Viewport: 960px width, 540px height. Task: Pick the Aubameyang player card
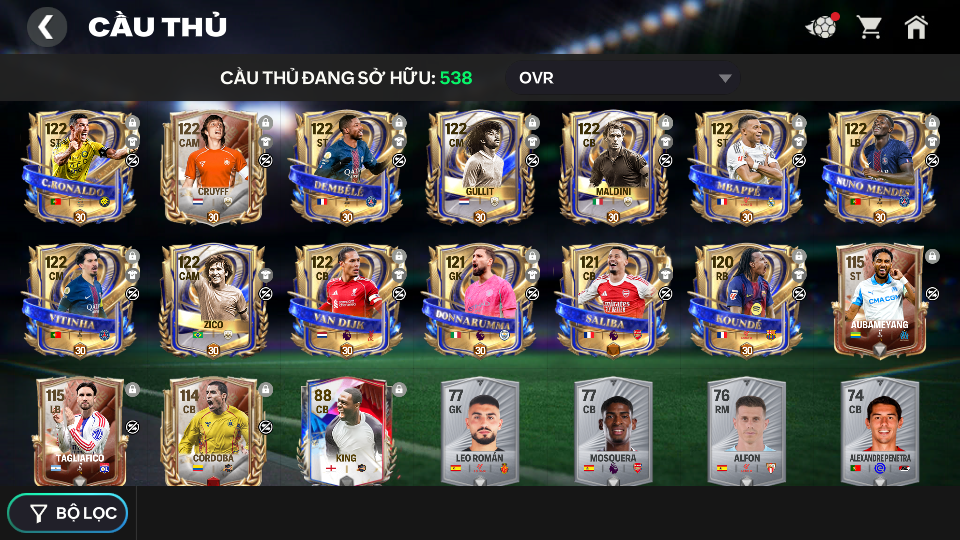878,300
